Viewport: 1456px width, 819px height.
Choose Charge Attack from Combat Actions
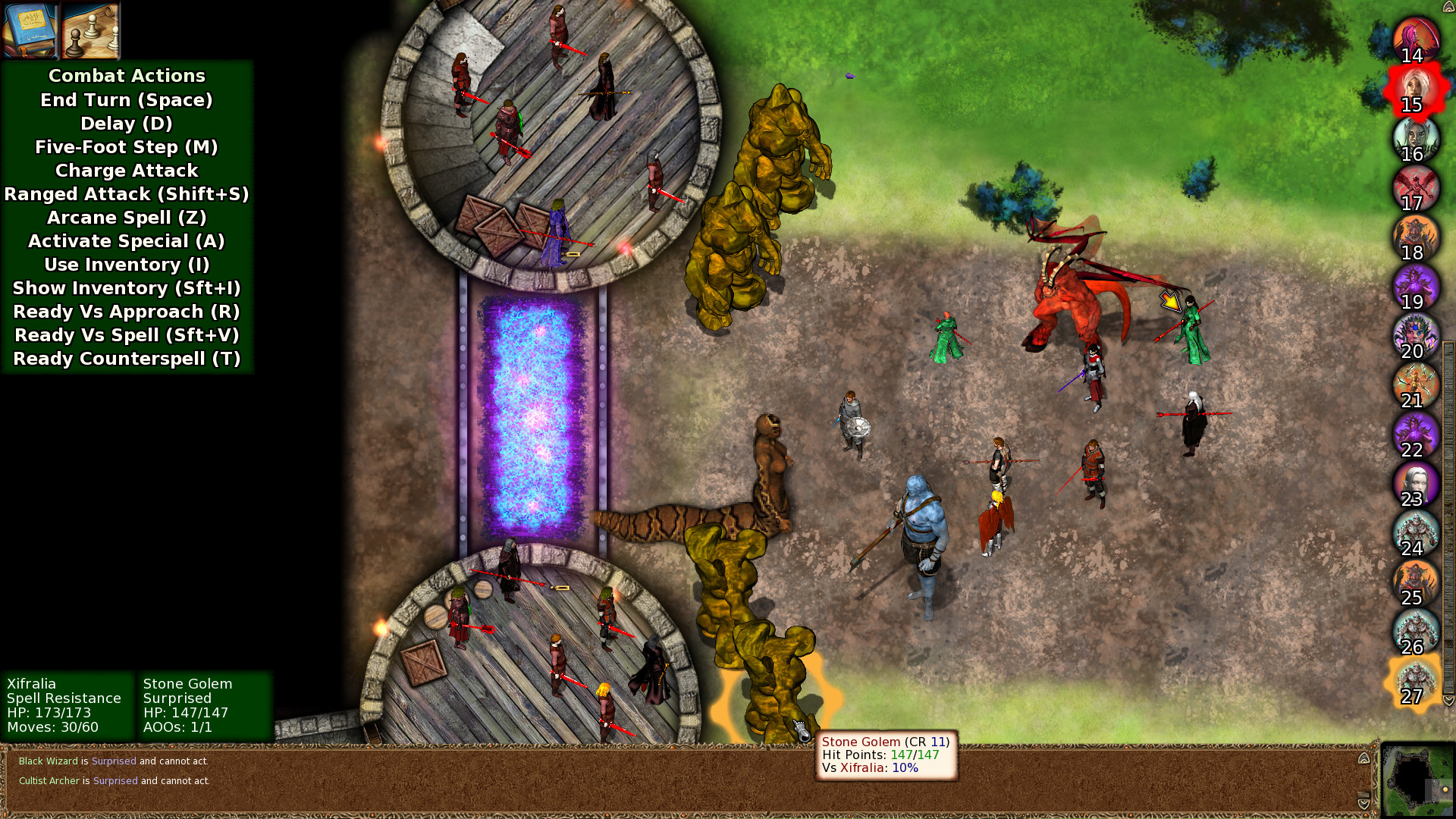point(126,171)
